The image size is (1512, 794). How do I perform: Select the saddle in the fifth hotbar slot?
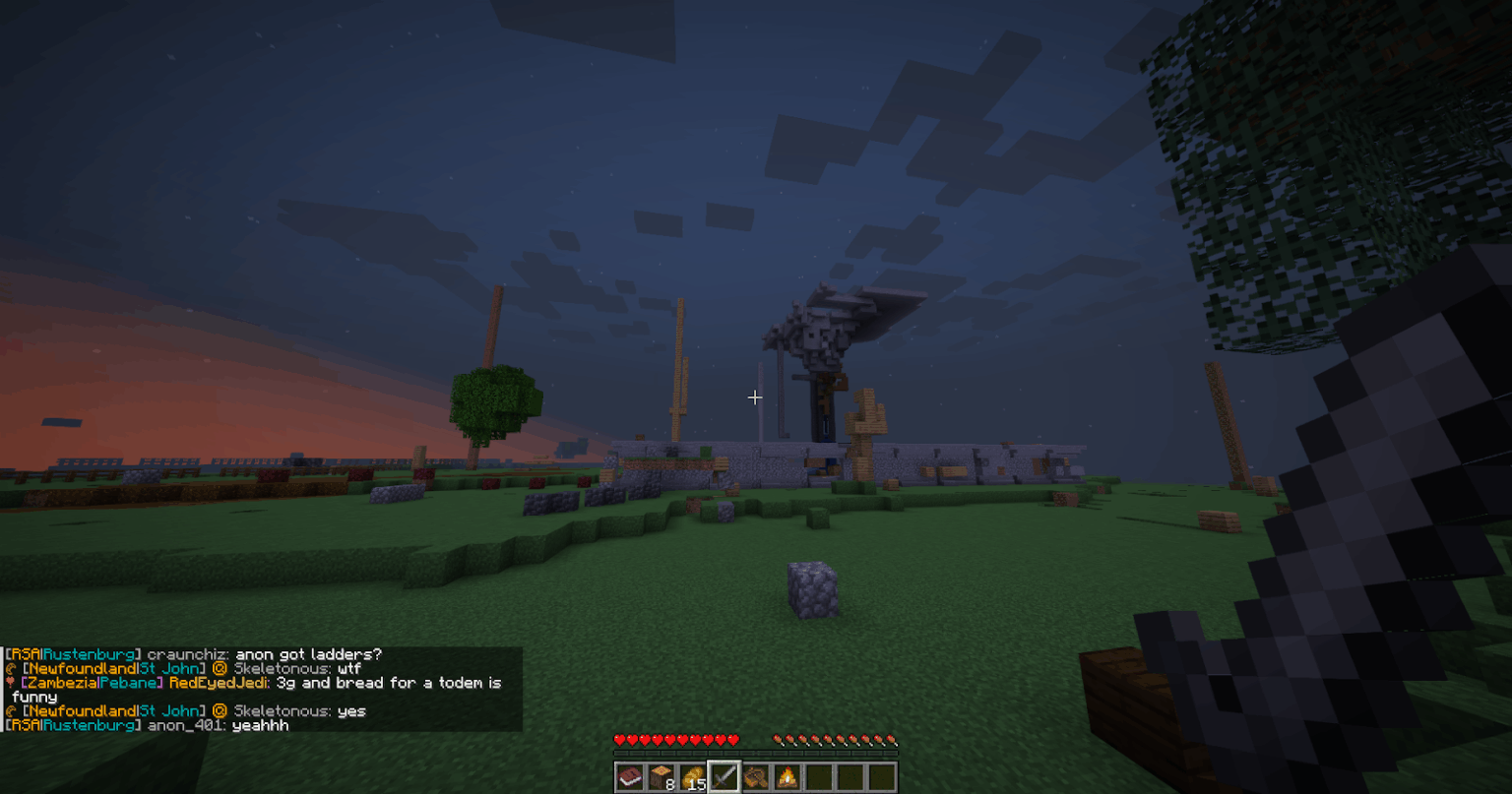[757, 776]
